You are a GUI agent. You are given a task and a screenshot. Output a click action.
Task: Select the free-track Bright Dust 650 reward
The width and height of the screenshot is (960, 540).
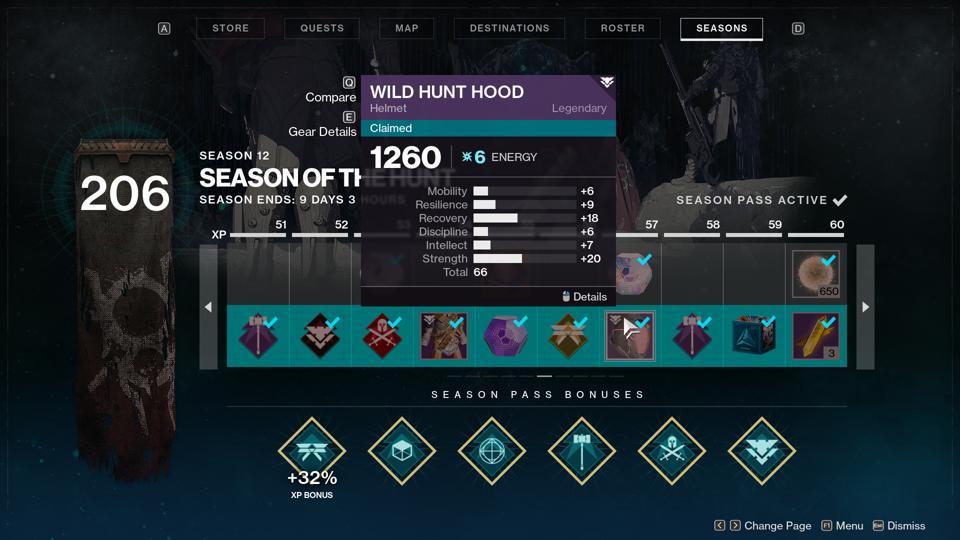pyautogui.click(x=816, y=274)
